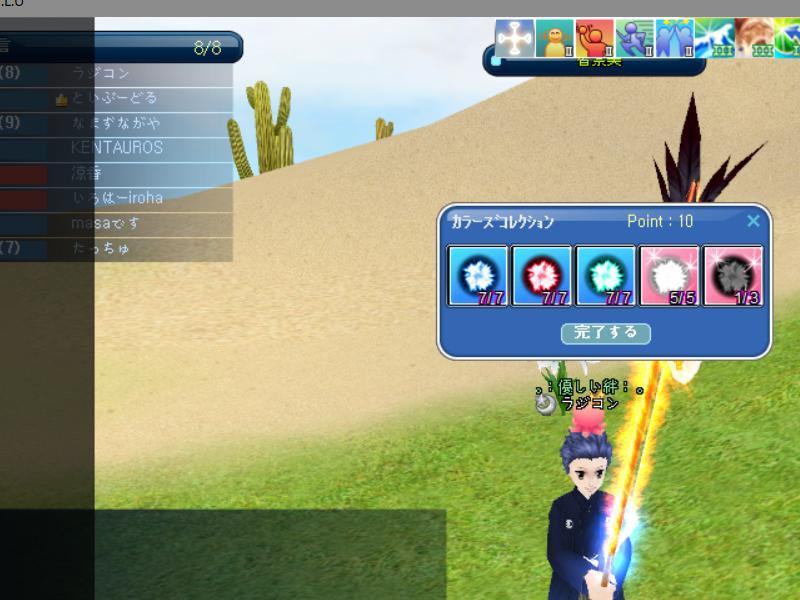800x600 pixels.
Task: Choose the black orb slot
Action: 733,276
